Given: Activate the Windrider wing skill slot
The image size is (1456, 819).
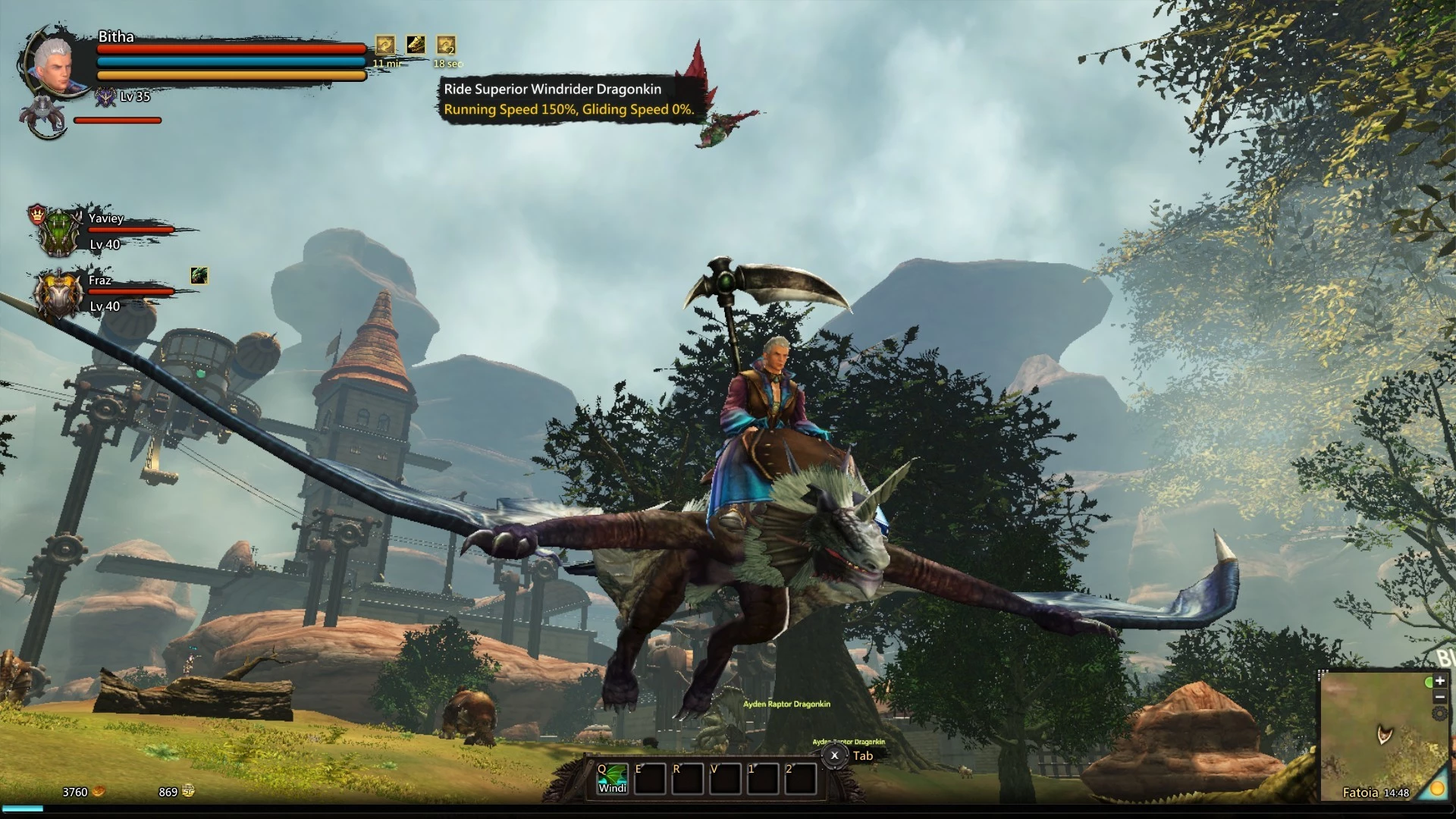Looking at the screenshot, I should point(612,778).
